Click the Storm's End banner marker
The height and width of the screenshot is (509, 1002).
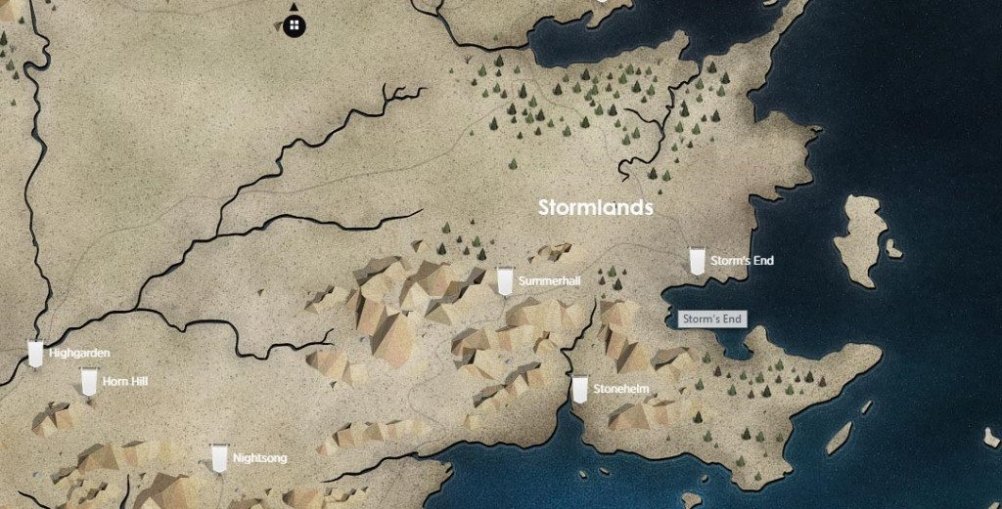tap(697, 262)
